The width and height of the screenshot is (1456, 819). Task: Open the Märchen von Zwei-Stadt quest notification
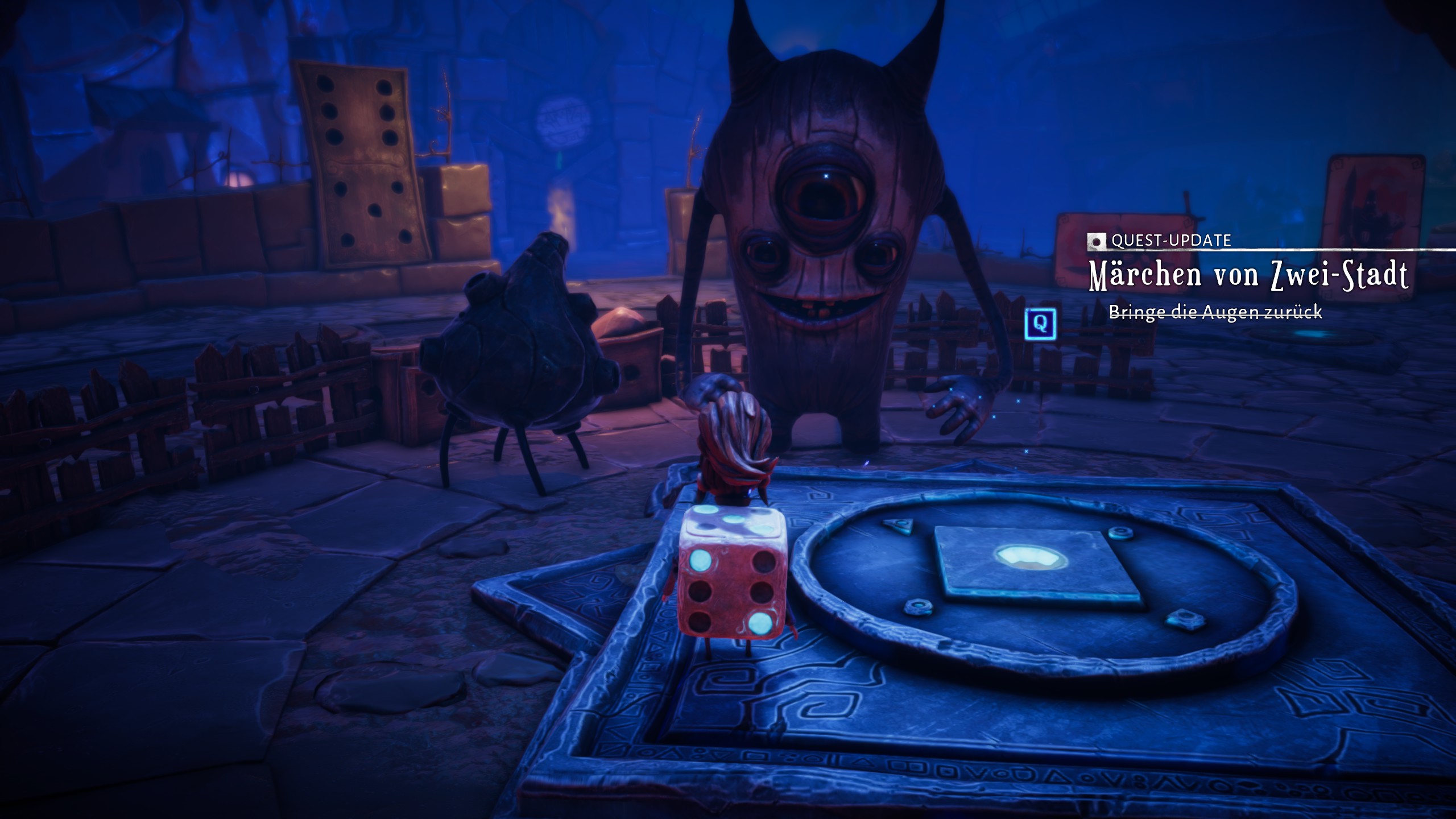click(1248, 275)
